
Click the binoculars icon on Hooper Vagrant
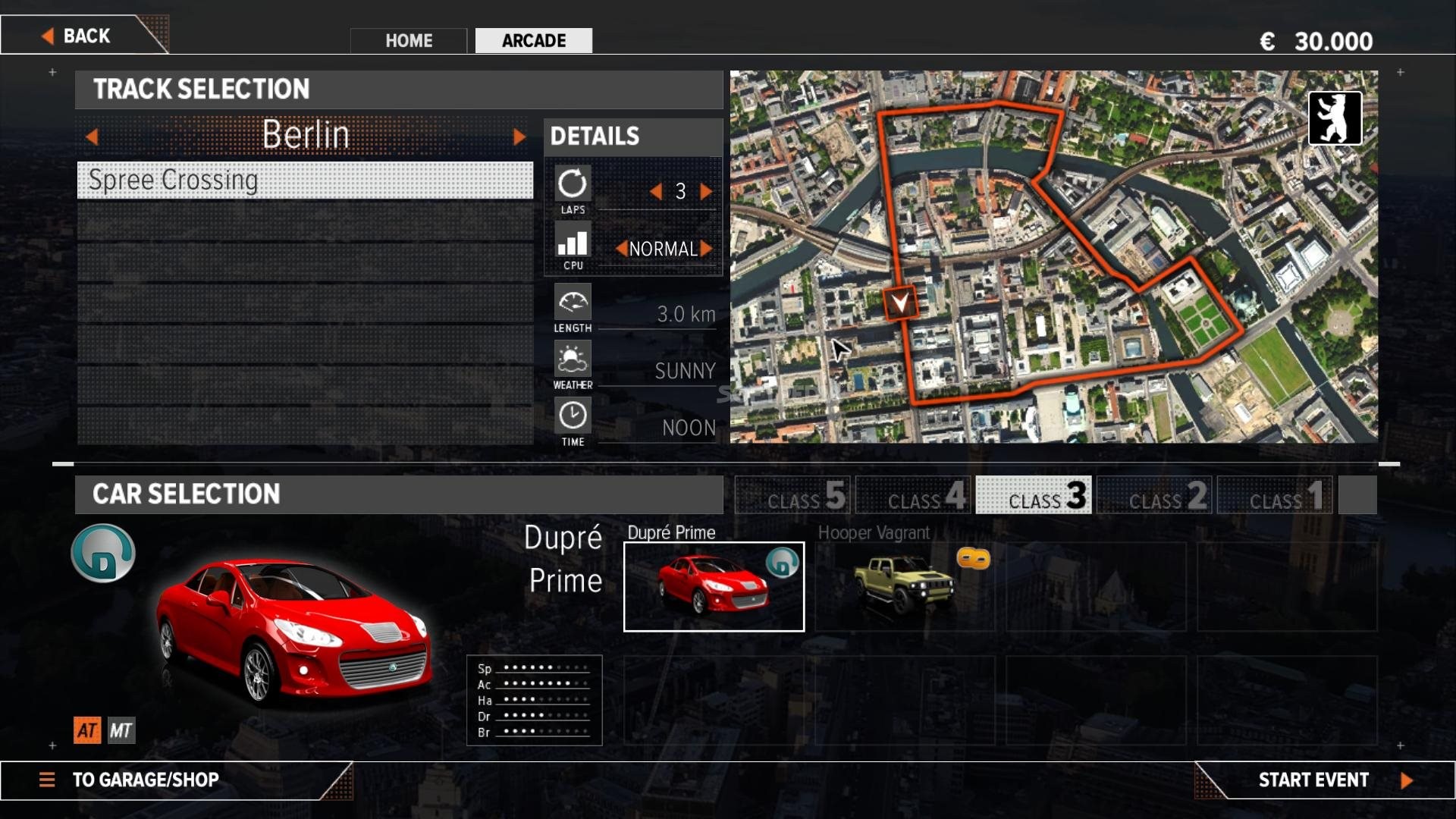point(974,560)
